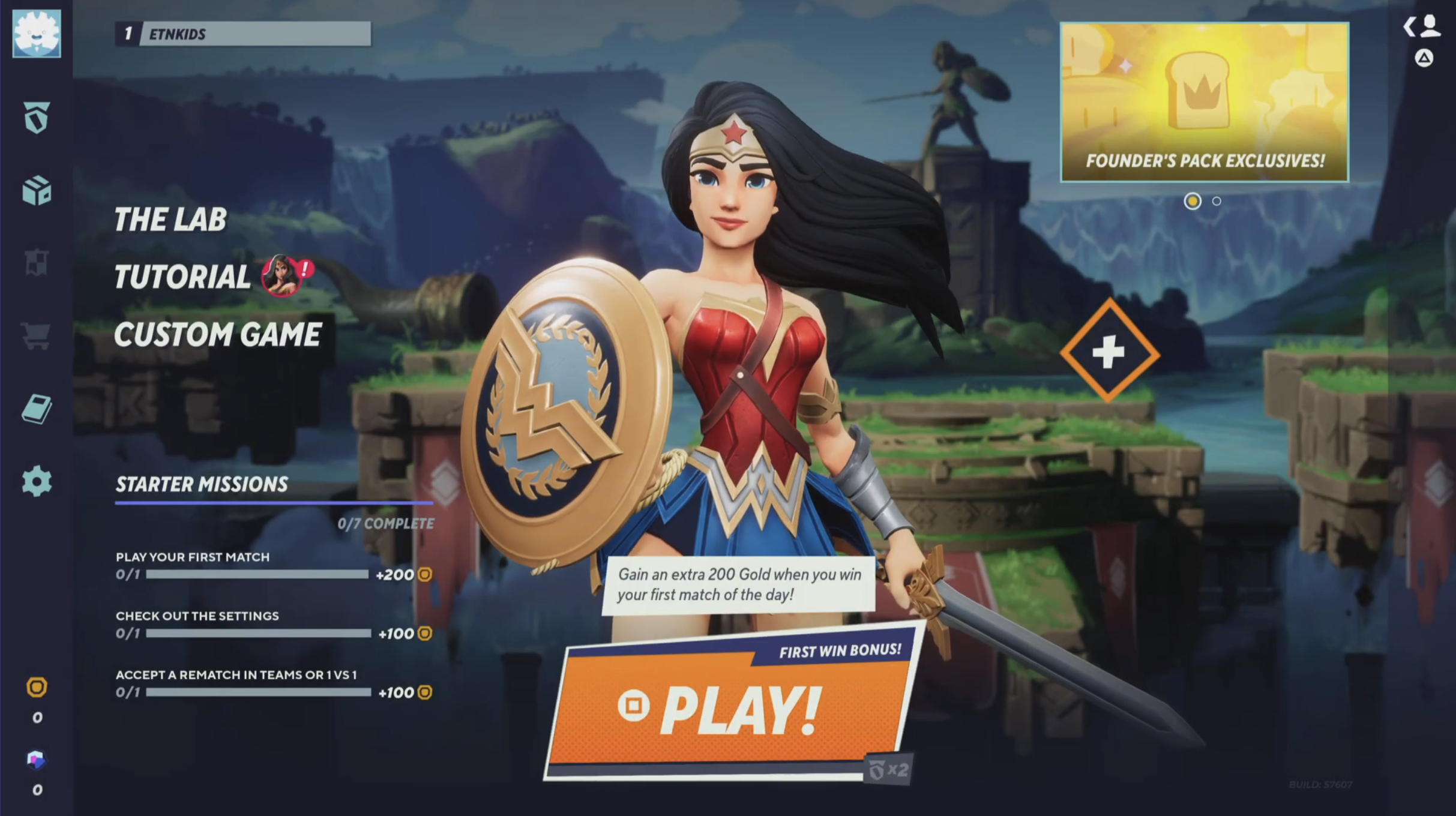Image resolution: width=1456 pixels, height=816 pixels.
Task: Launch the Tutorial
Action: (x=182, y=277)
